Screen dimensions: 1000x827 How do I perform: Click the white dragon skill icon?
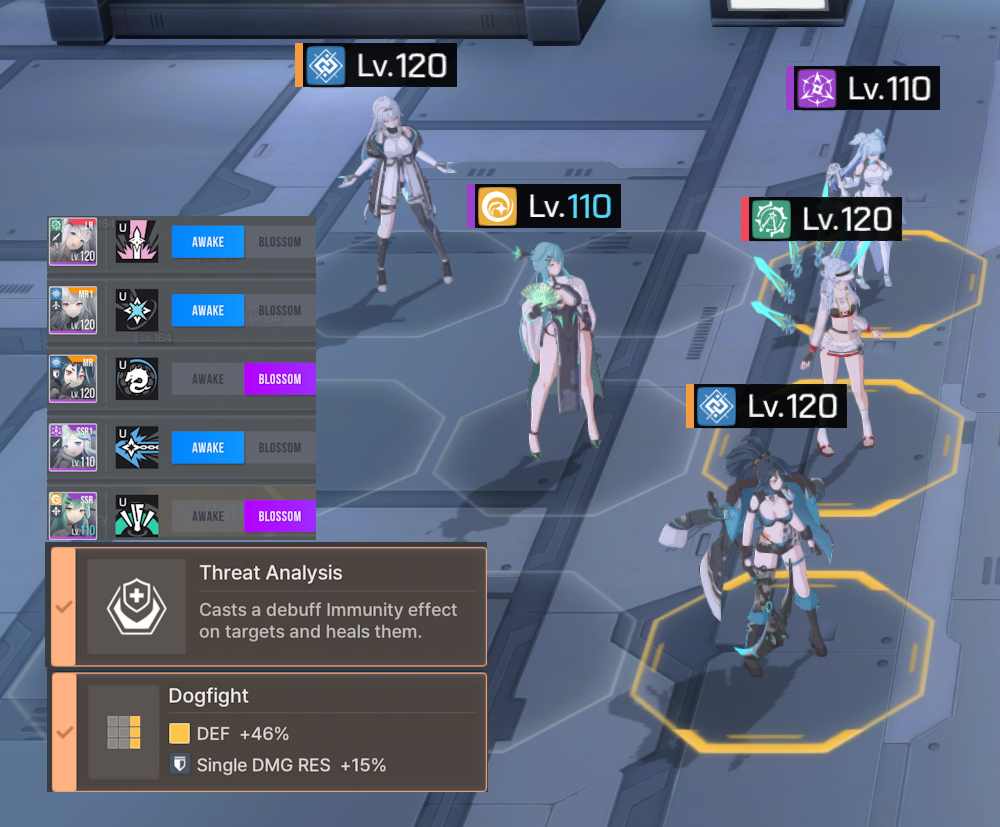[137, 379]
